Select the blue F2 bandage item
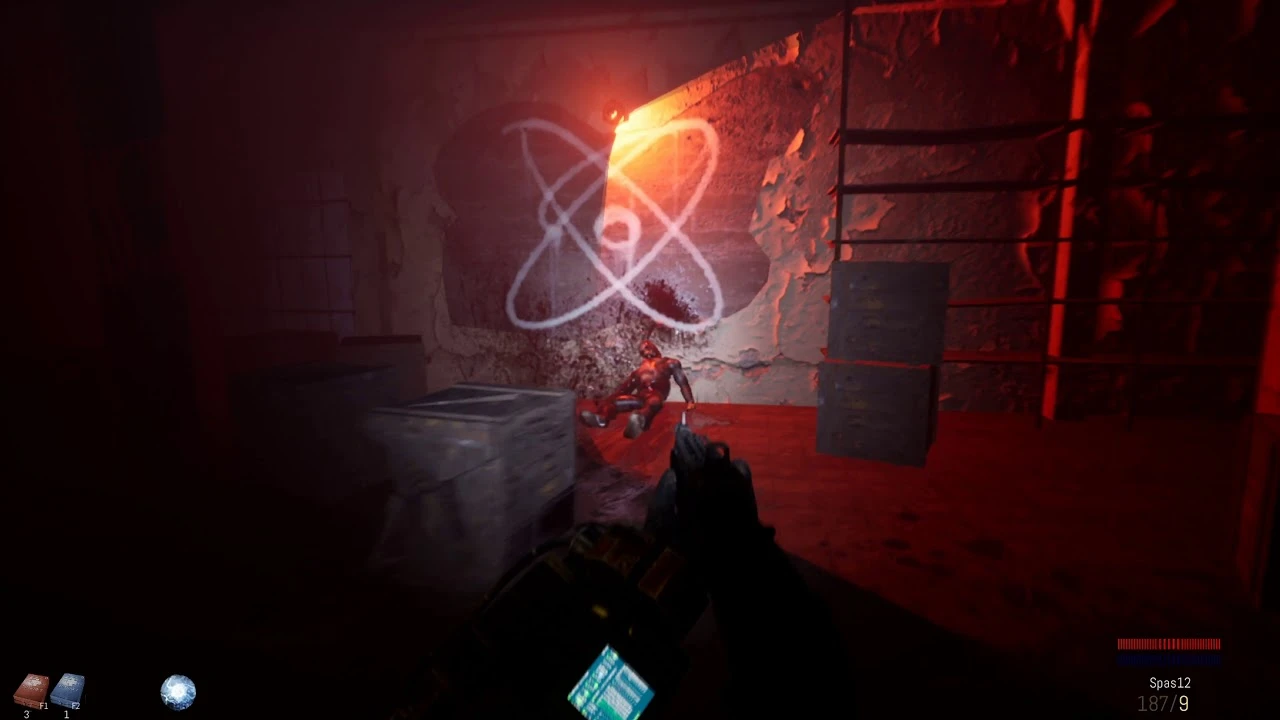Screen dimensions: 1280x720 [68, 688]
